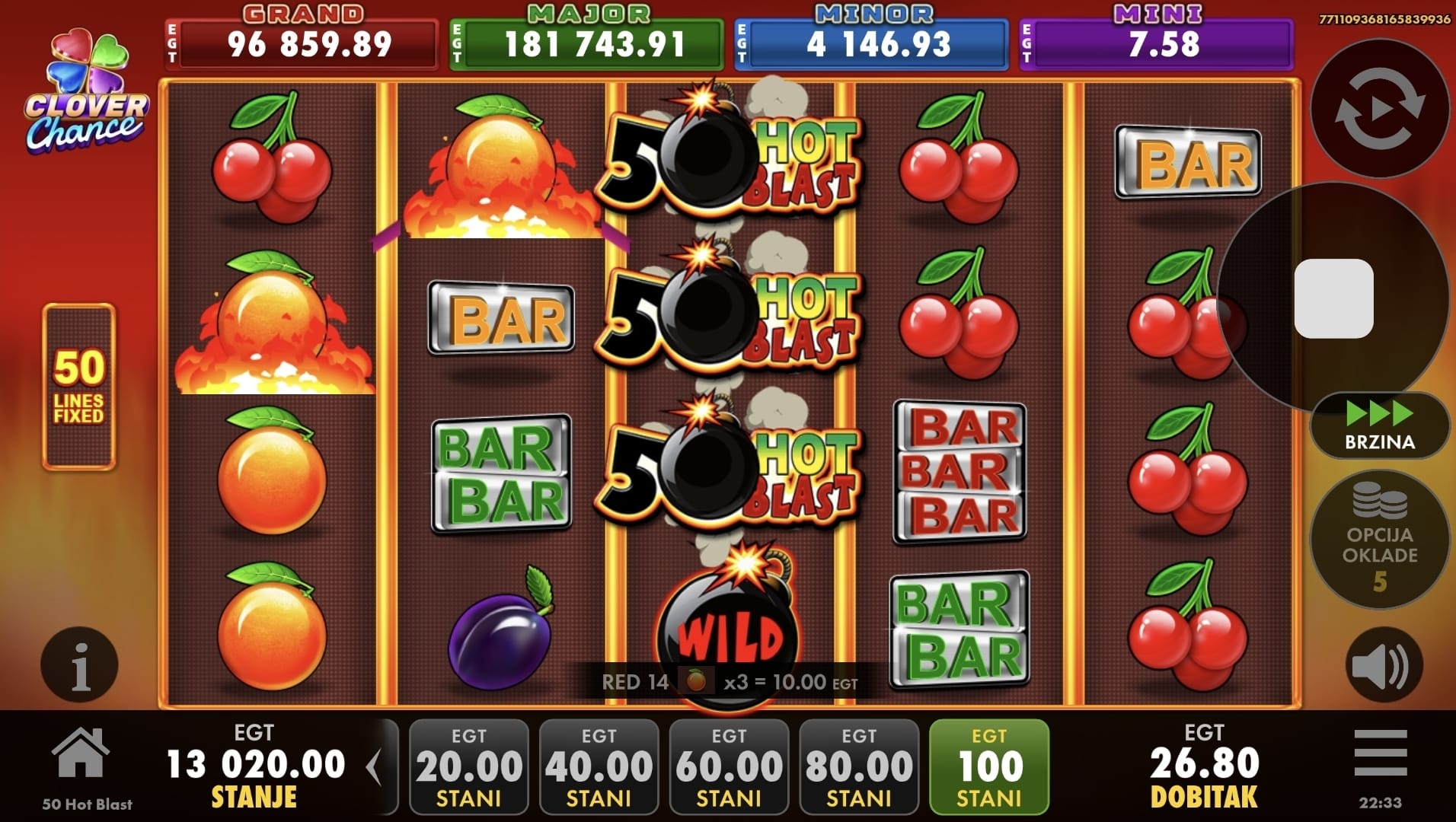Select the 20.00 stake button
Screen dimensions: 1456x822
point(469,767)
